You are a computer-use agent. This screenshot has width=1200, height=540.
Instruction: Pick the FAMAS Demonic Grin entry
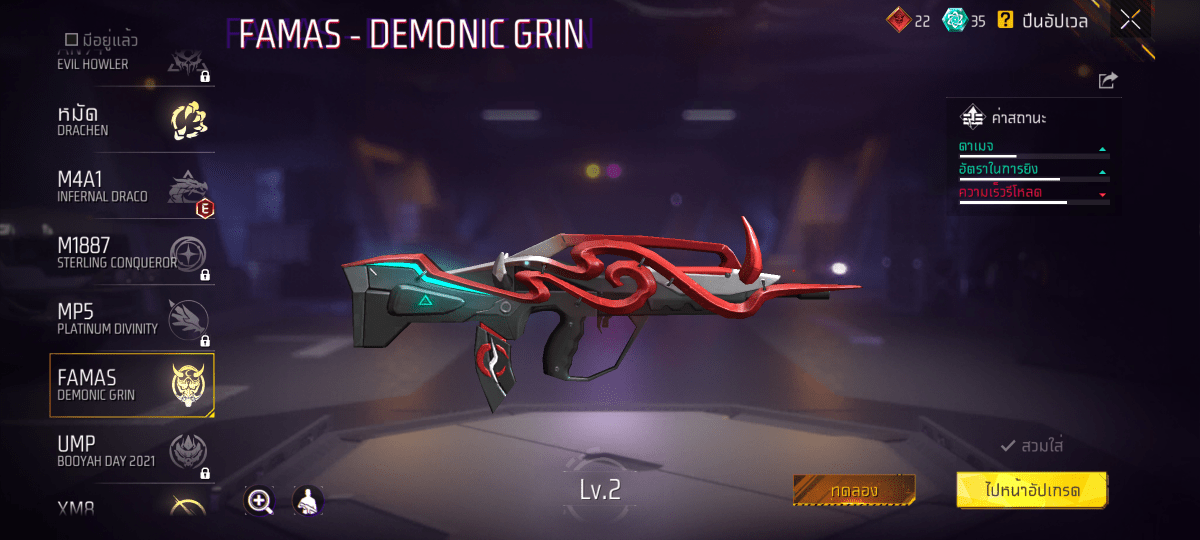pyautogui.click(x=132, y=385)
